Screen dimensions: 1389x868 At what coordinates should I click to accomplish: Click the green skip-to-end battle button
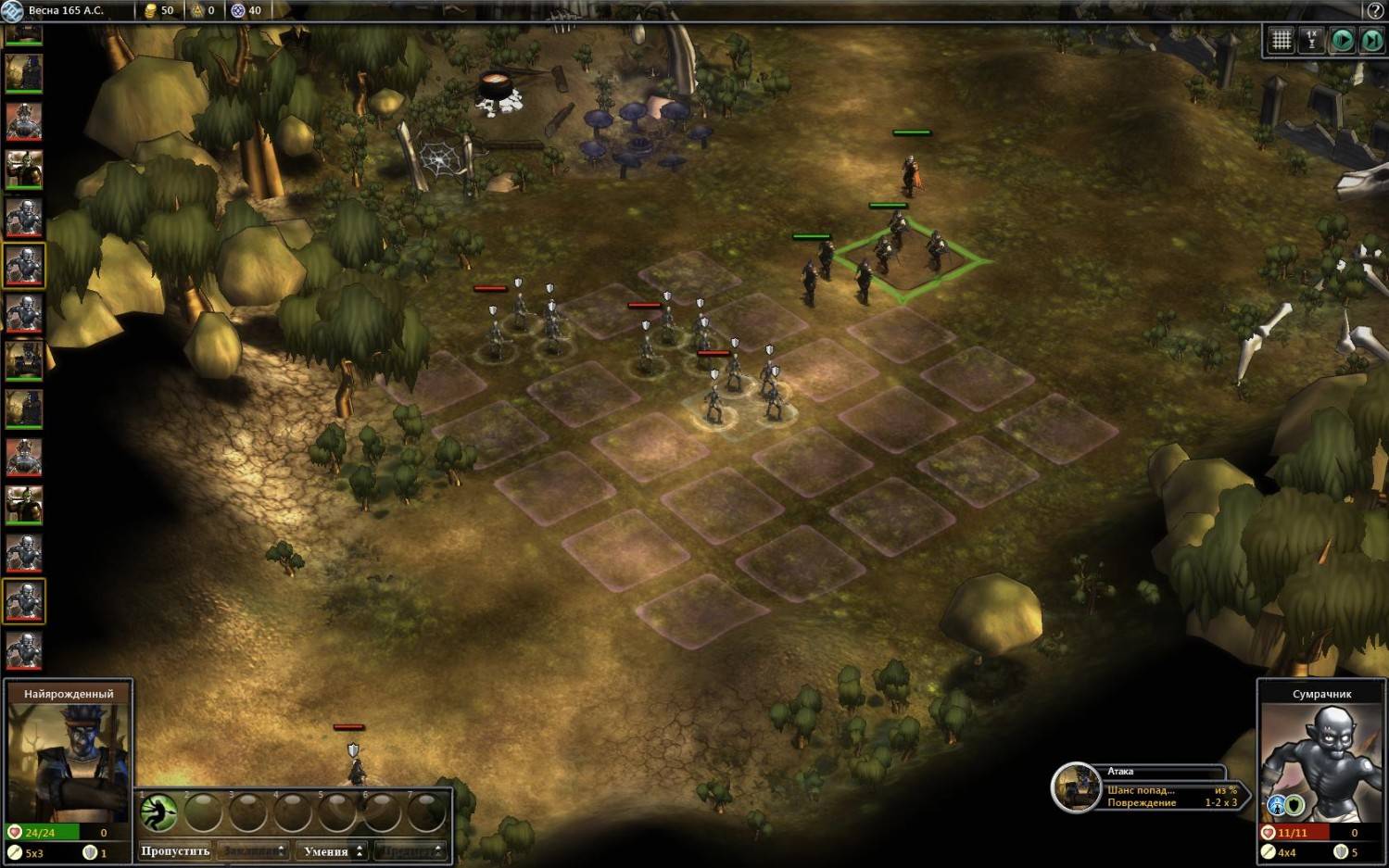[x=1370, y=40]
